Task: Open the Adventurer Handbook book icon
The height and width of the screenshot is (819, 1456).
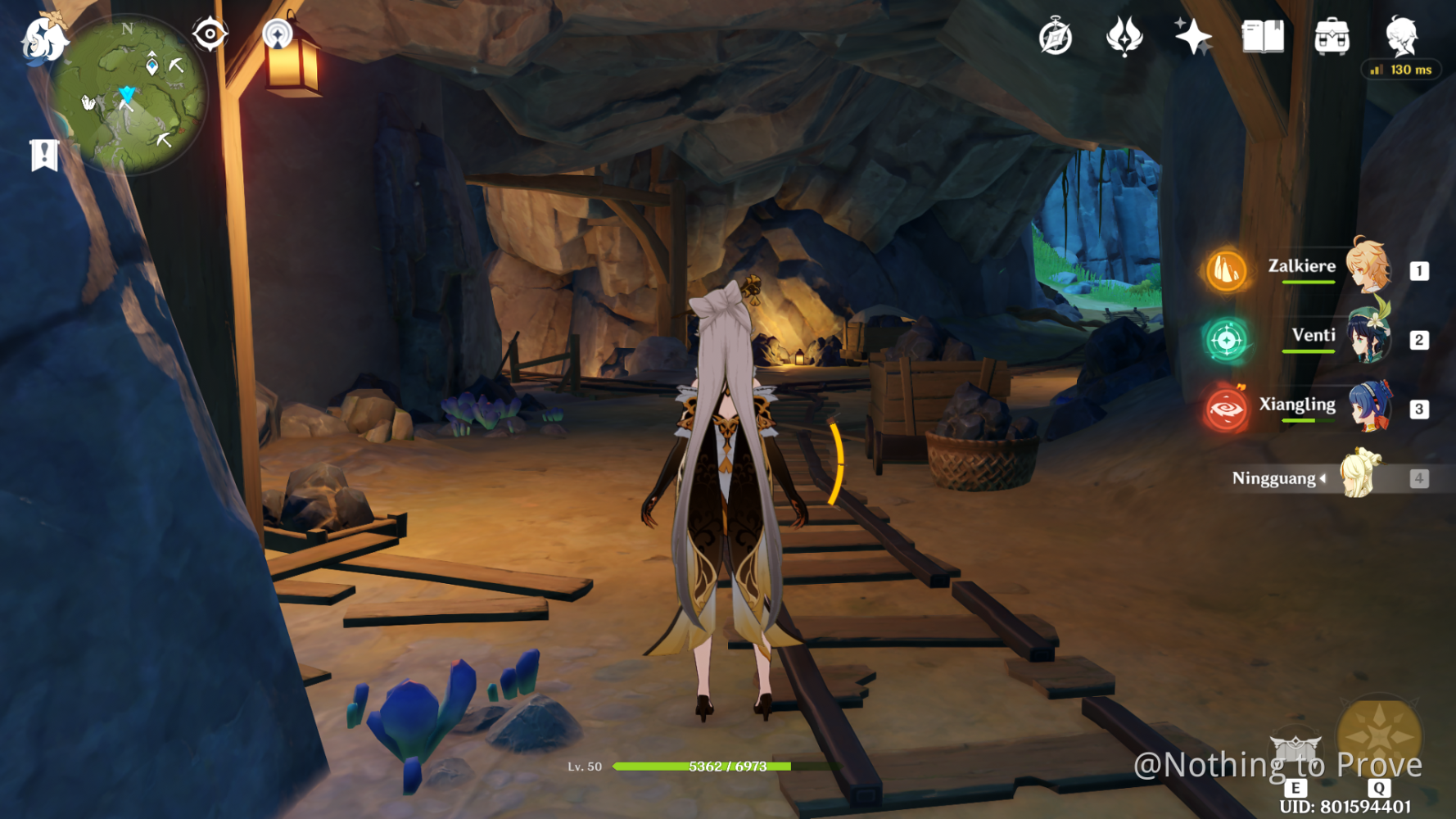Action: (1262, 34)
